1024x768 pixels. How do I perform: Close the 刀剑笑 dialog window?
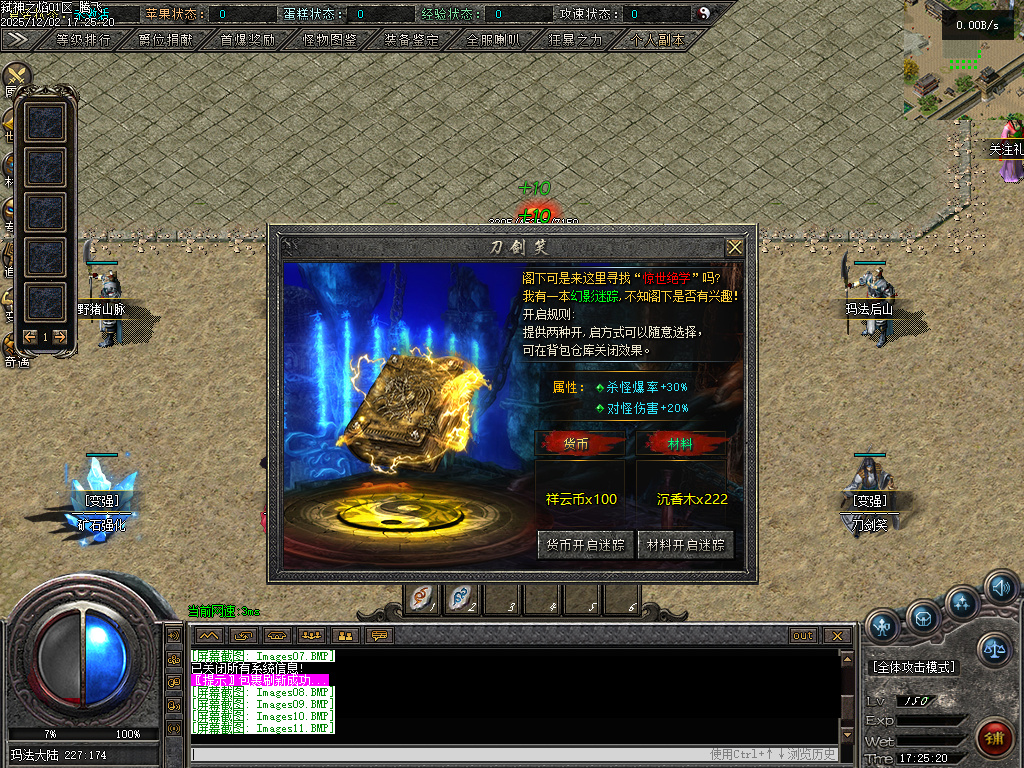point(735,246)
